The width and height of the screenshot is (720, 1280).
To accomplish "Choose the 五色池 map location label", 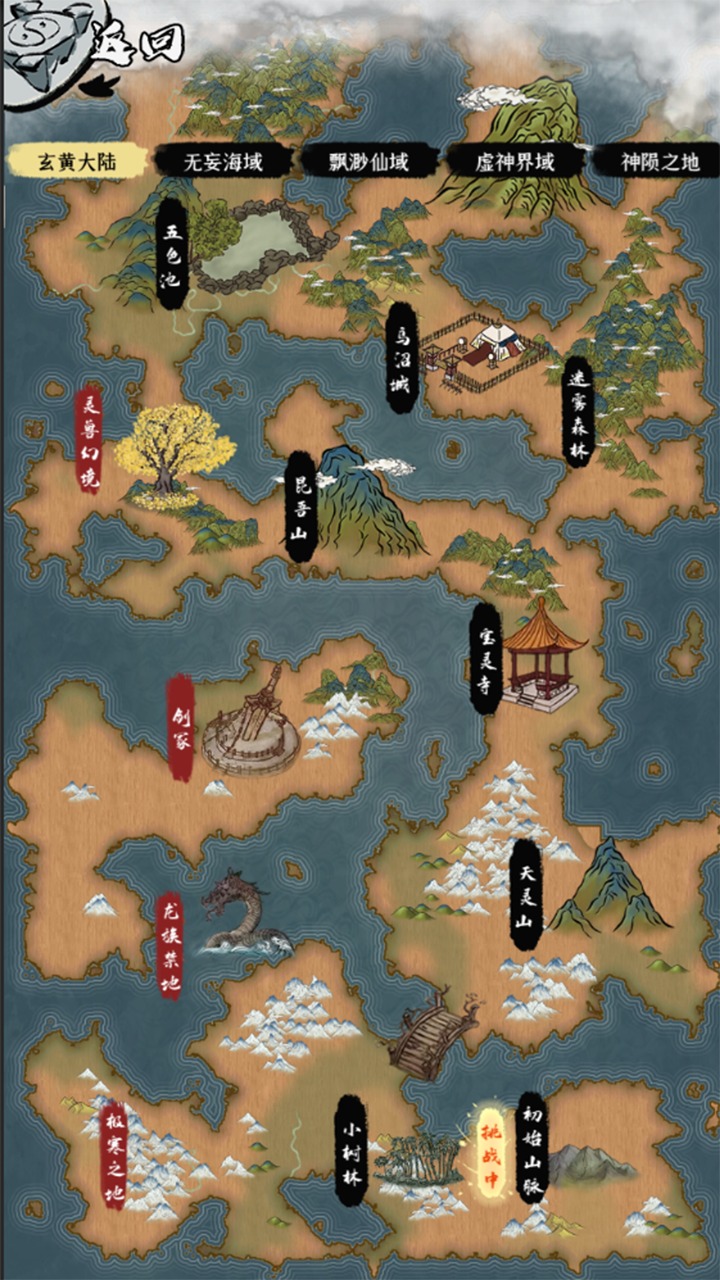I will [172, 255].
